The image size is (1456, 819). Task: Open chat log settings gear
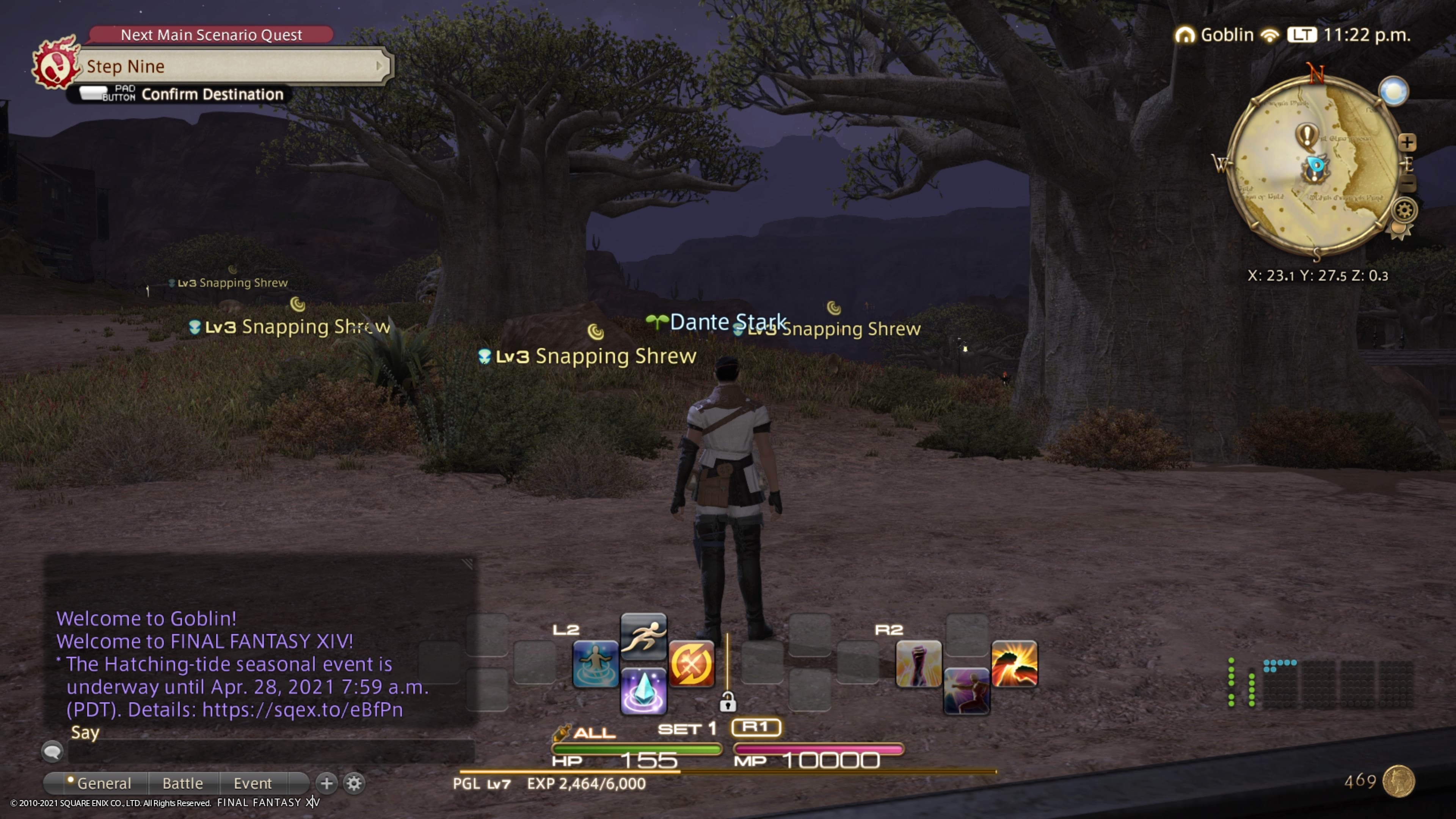[355, 783]
